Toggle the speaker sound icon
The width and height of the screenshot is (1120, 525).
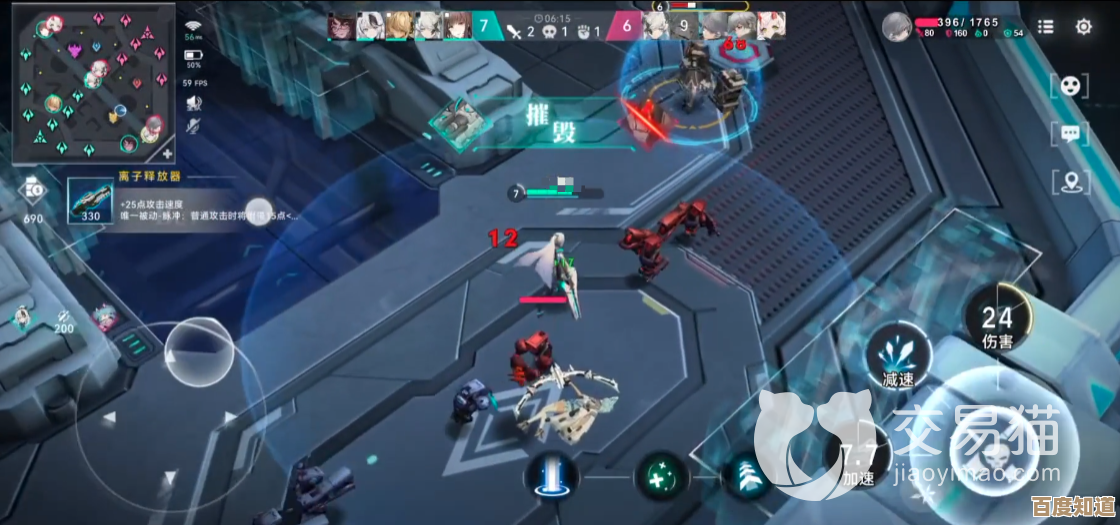pos(194,102)
